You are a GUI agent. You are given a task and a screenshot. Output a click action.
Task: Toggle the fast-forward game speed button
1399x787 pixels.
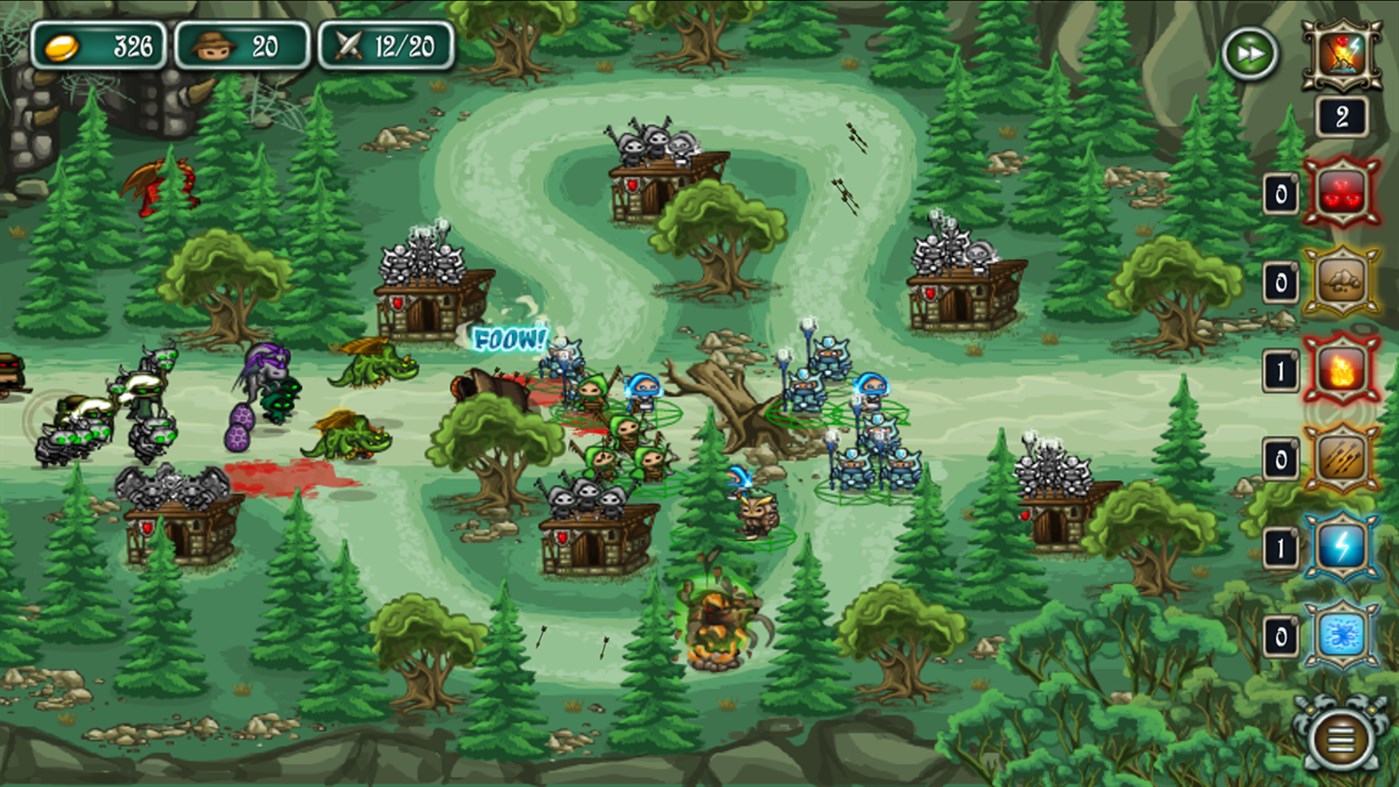[1249, 53]
